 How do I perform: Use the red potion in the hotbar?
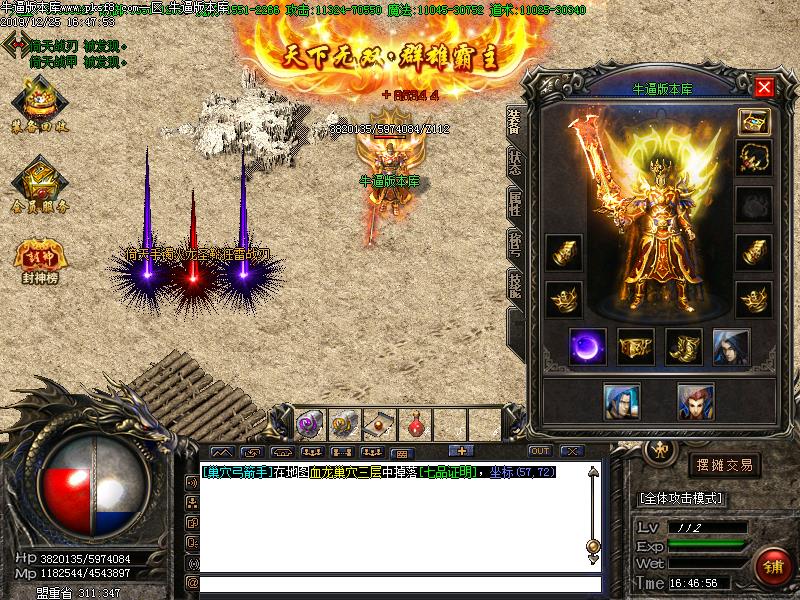pos(415,424)
